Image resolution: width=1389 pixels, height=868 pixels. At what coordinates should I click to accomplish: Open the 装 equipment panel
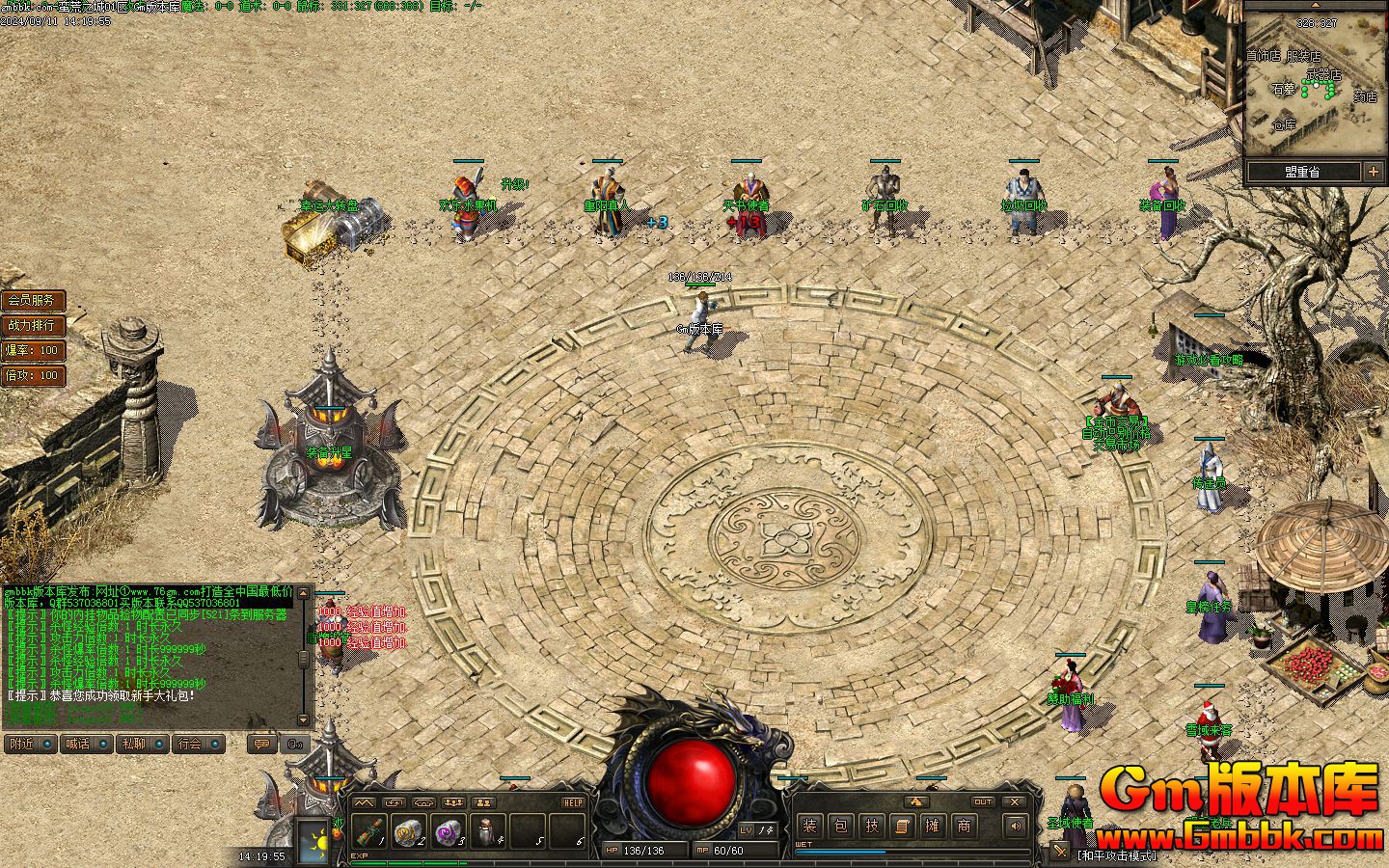click(810, 826)
